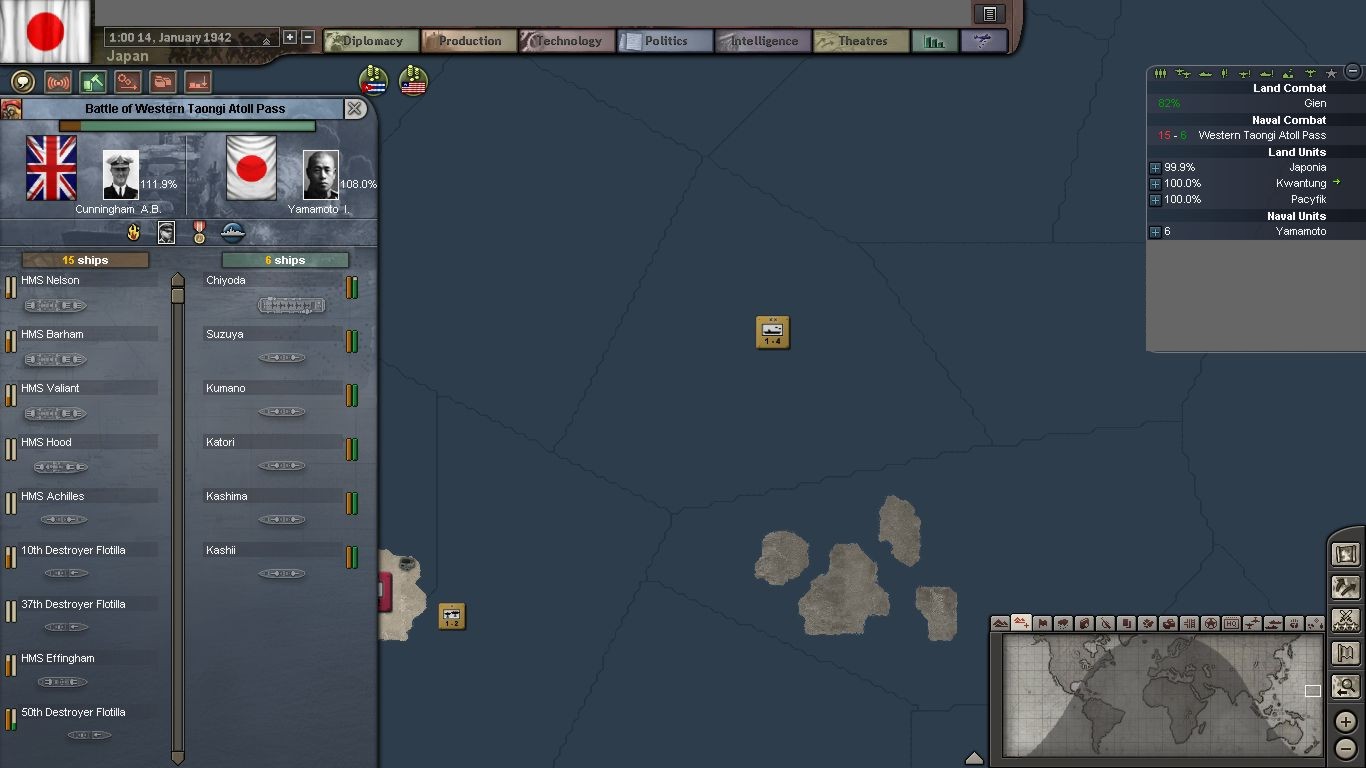The width and height of the screenshot is (1366, 768).
Task: Open the Diplomacy screen
Action: coord(372,41)
